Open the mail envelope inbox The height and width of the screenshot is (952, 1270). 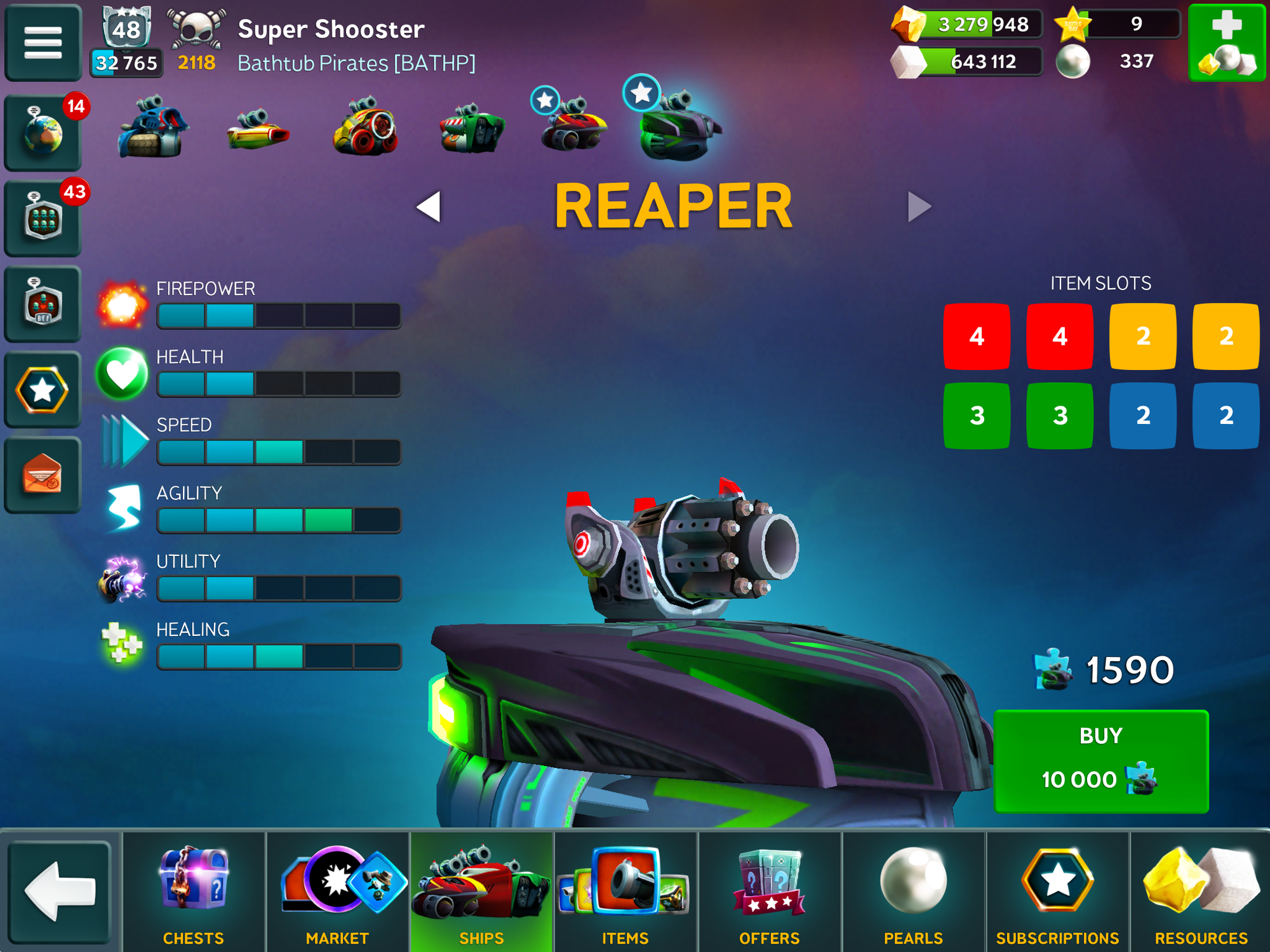tap(43, 475)
